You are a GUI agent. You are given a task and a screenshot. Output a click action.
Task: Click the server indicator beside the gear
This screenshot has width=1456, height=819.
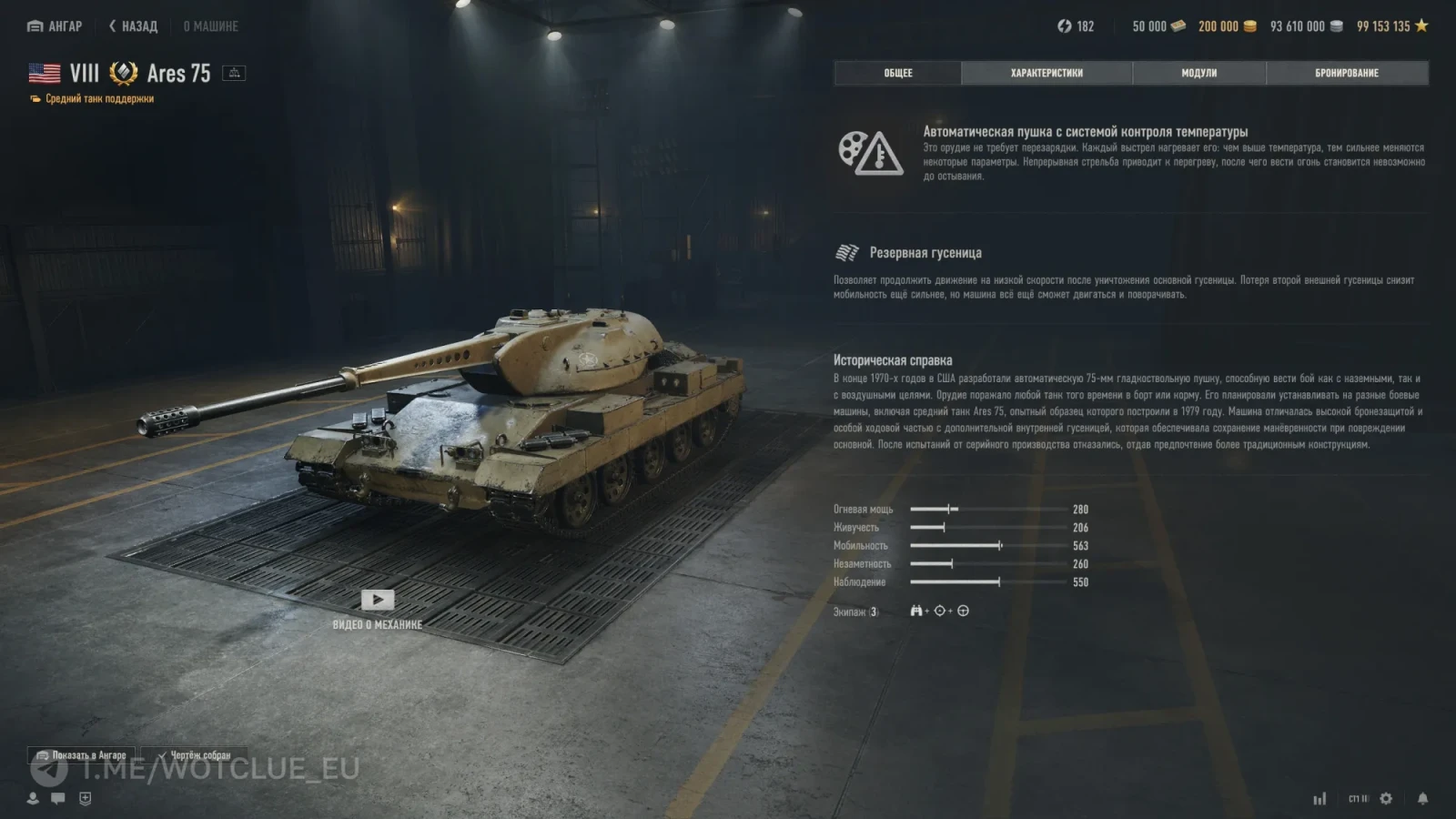tap(1358, 798)
